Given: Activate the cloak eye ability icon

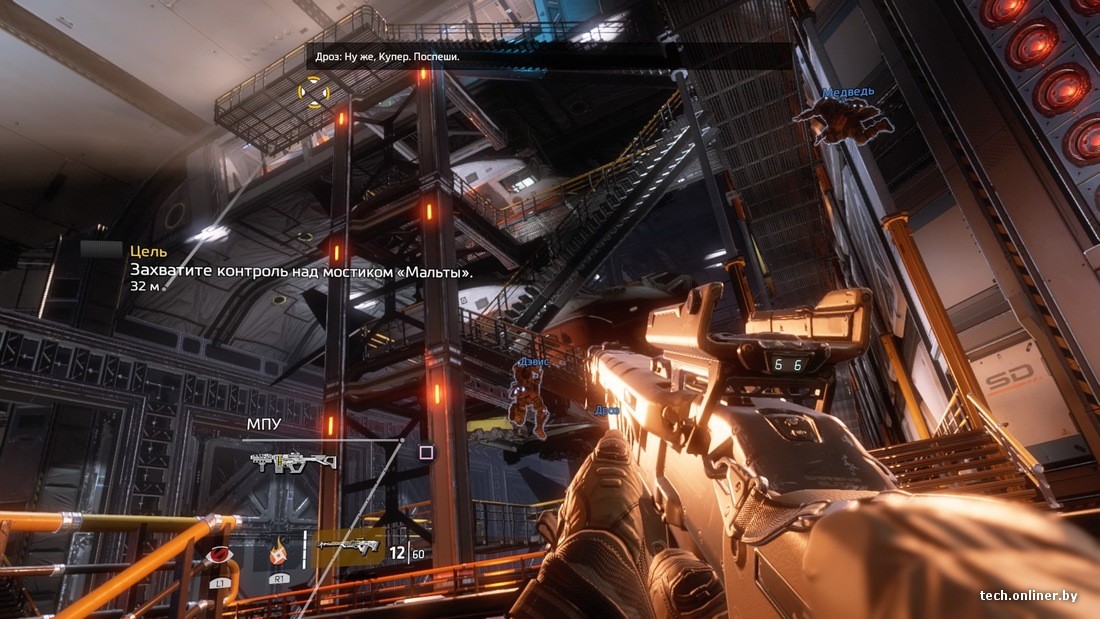Looking at the screenshot, I should 215,555.
